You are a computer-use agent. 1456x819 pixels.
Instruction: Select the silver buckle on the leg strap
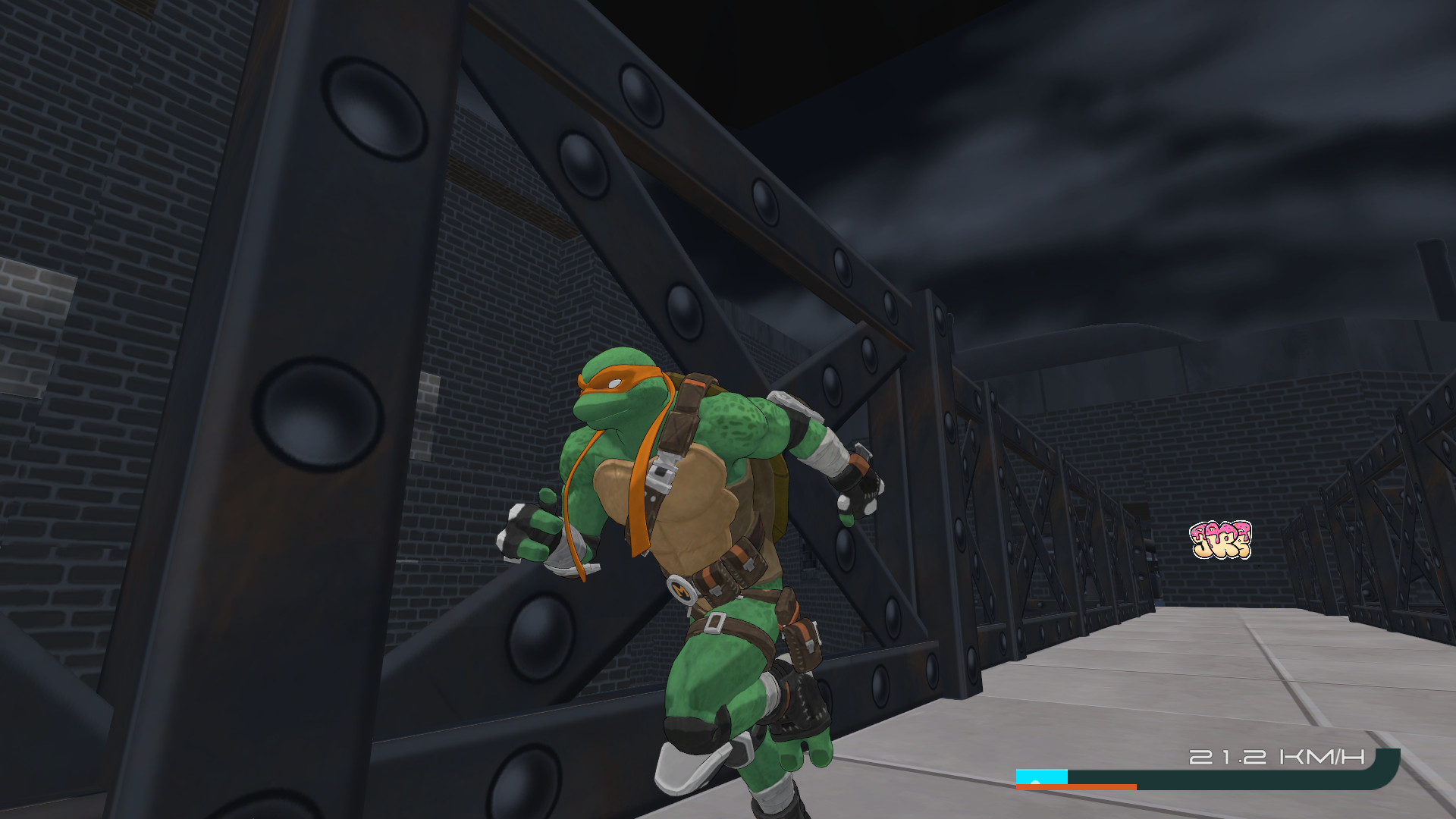(715, 623)
